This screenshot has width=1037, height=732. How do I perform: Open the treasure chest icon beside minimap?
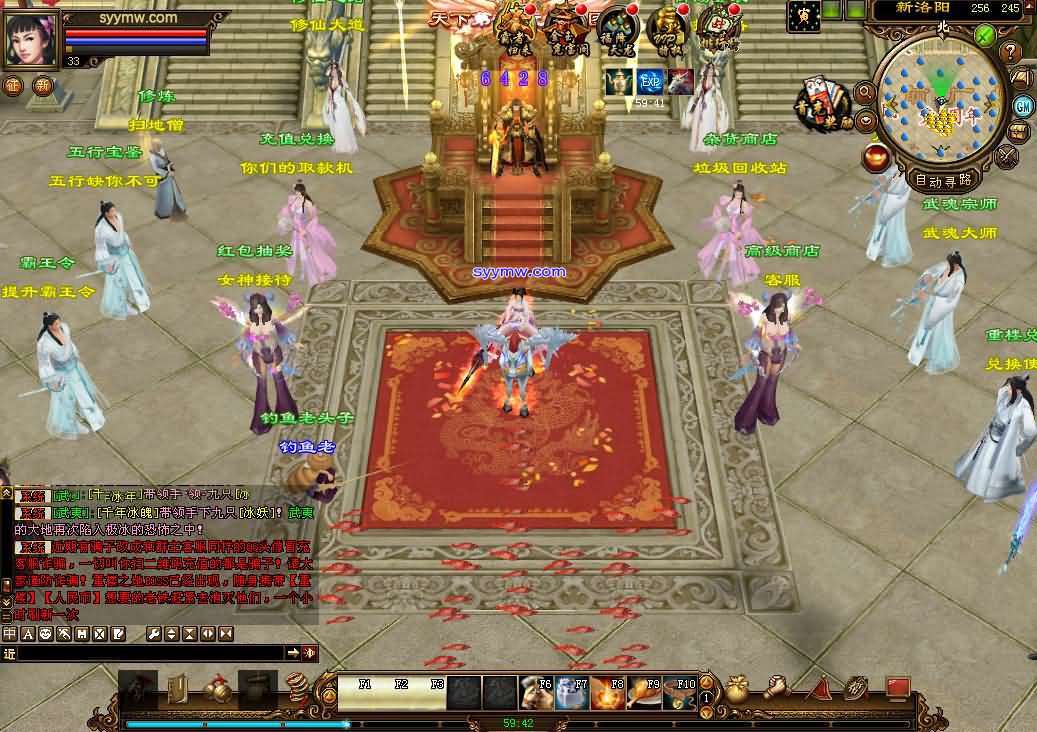click(1019, 132)
